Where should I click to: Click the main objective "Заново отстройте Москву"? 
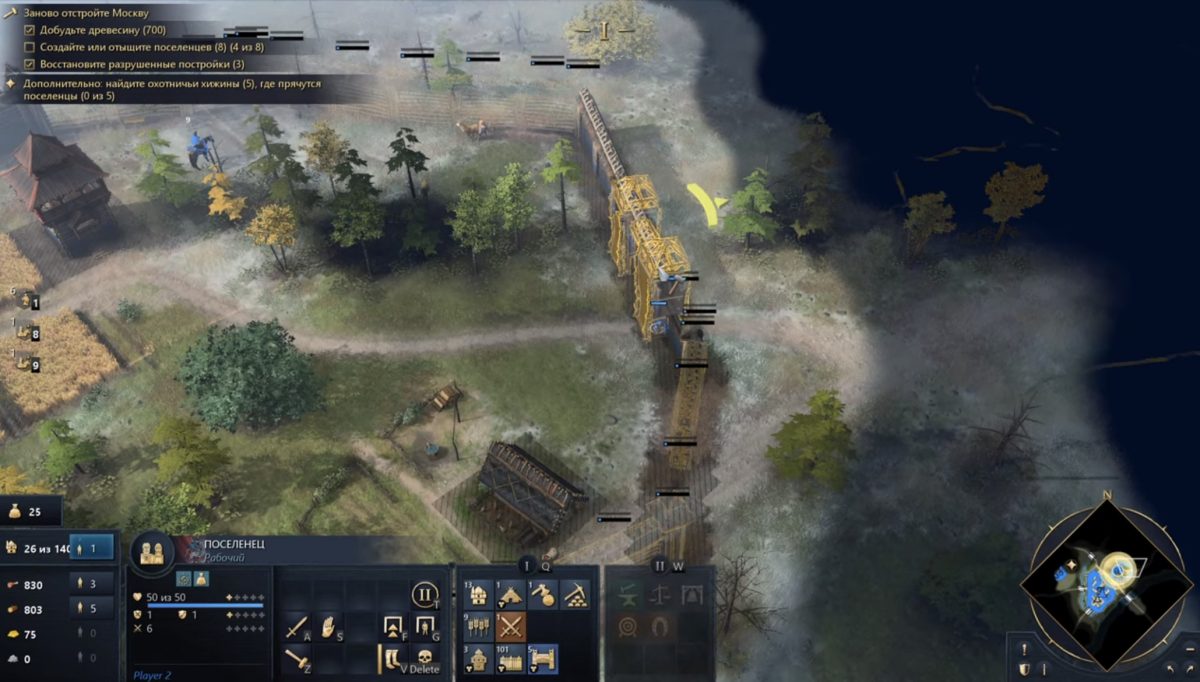point(85,13)
